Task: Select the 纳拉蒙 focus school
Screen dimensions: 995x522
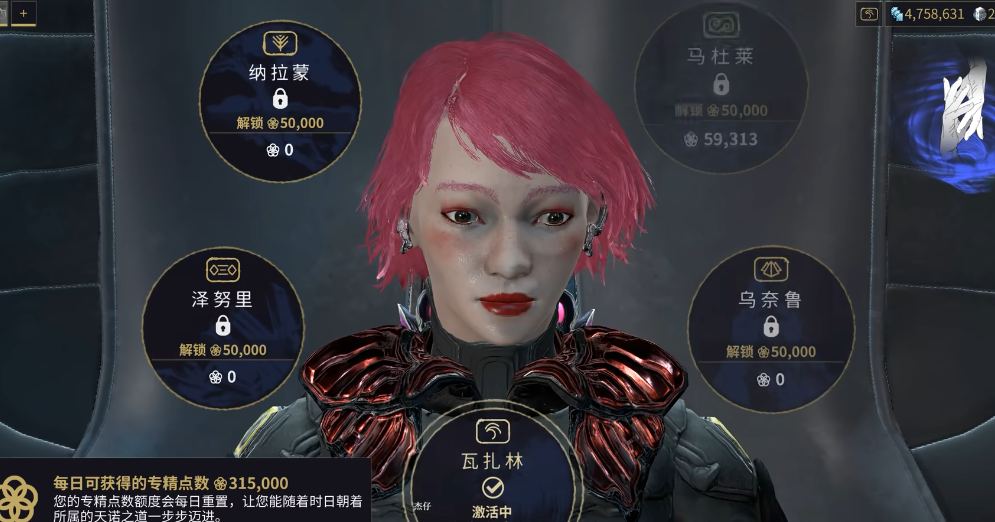Action: pos(279,101)
